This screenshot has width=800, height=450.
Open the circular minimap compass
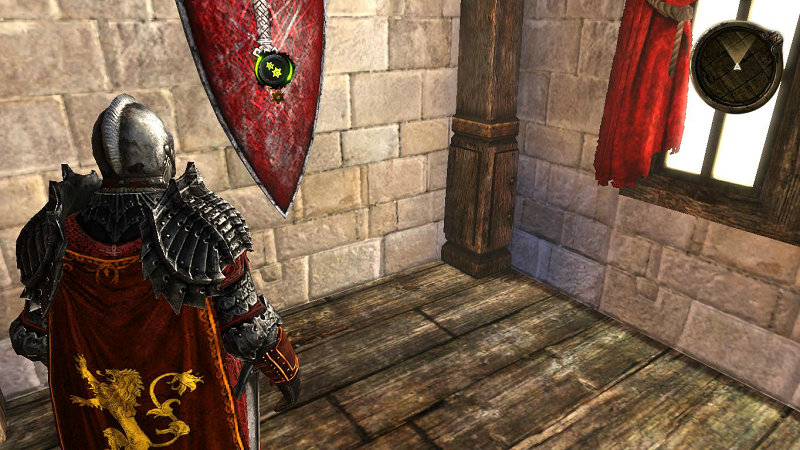tap(737, 66)
